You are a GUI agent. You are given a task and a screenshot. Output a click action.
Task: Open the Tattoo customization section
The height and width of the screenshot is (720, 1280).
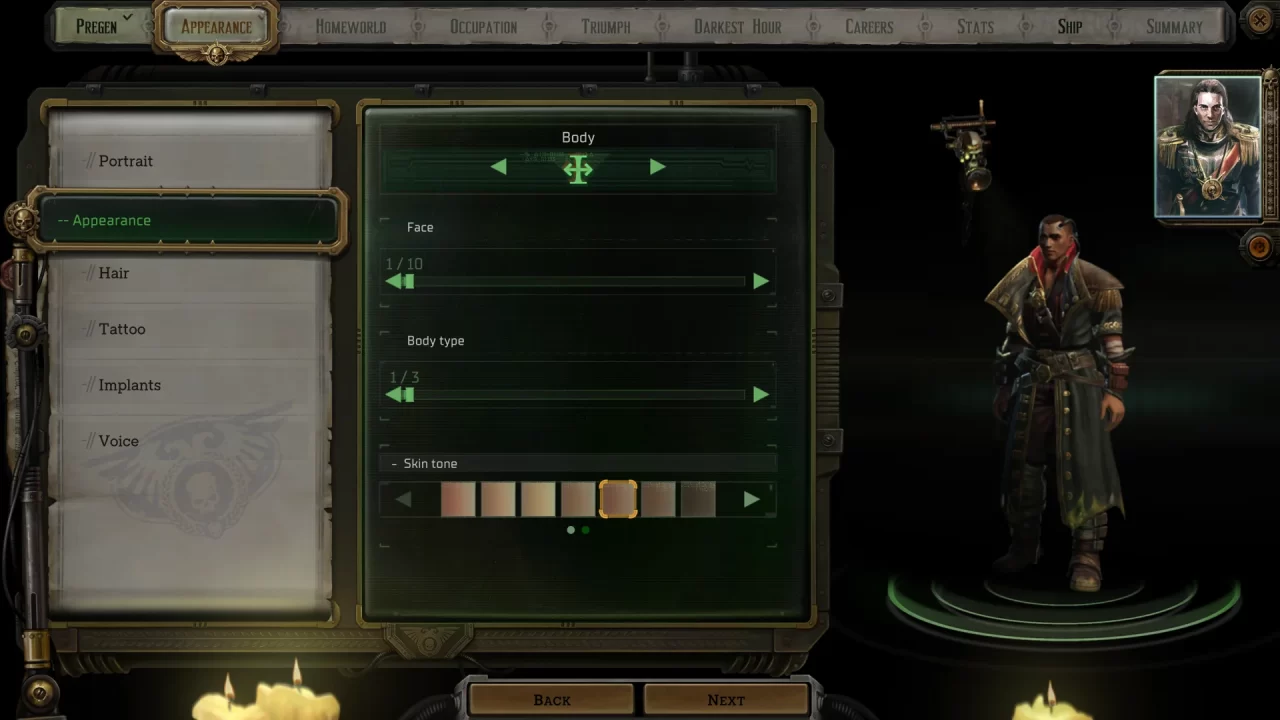point(122,328)
